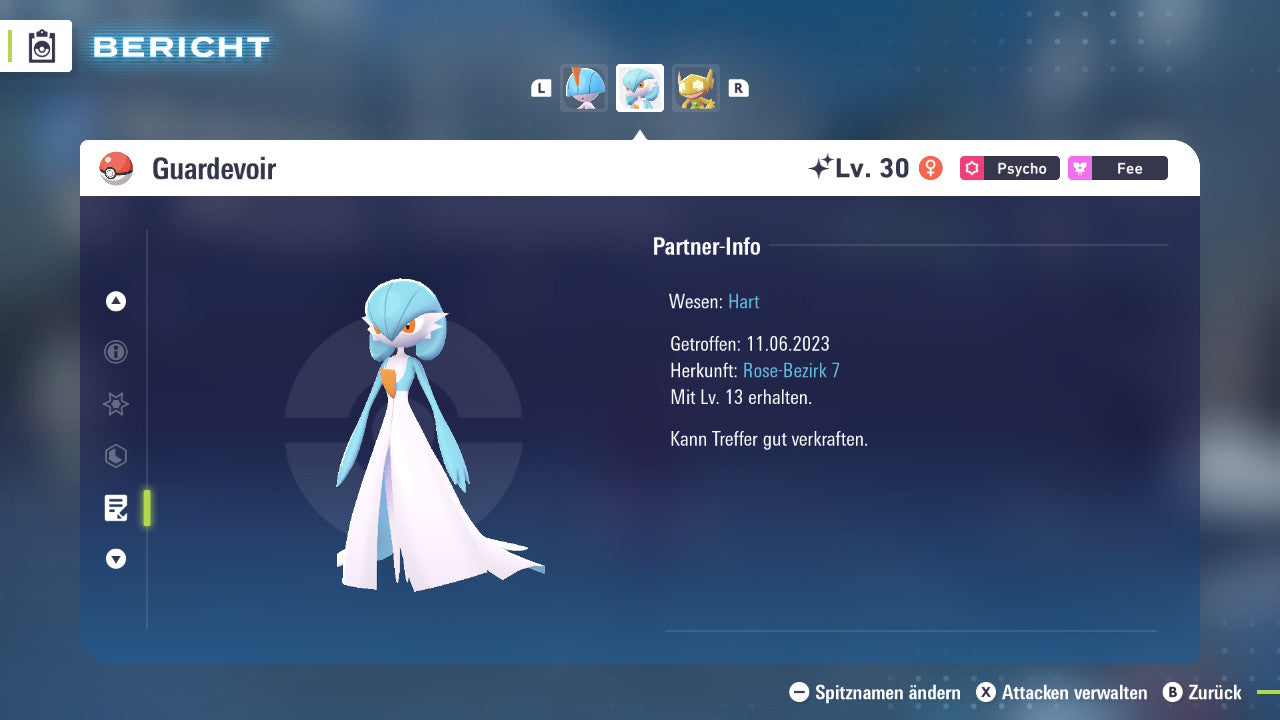Click the down arrow below the sidebar icons
The width and height of the screenshot is (1280, 720).
click(x=116, y=559)
